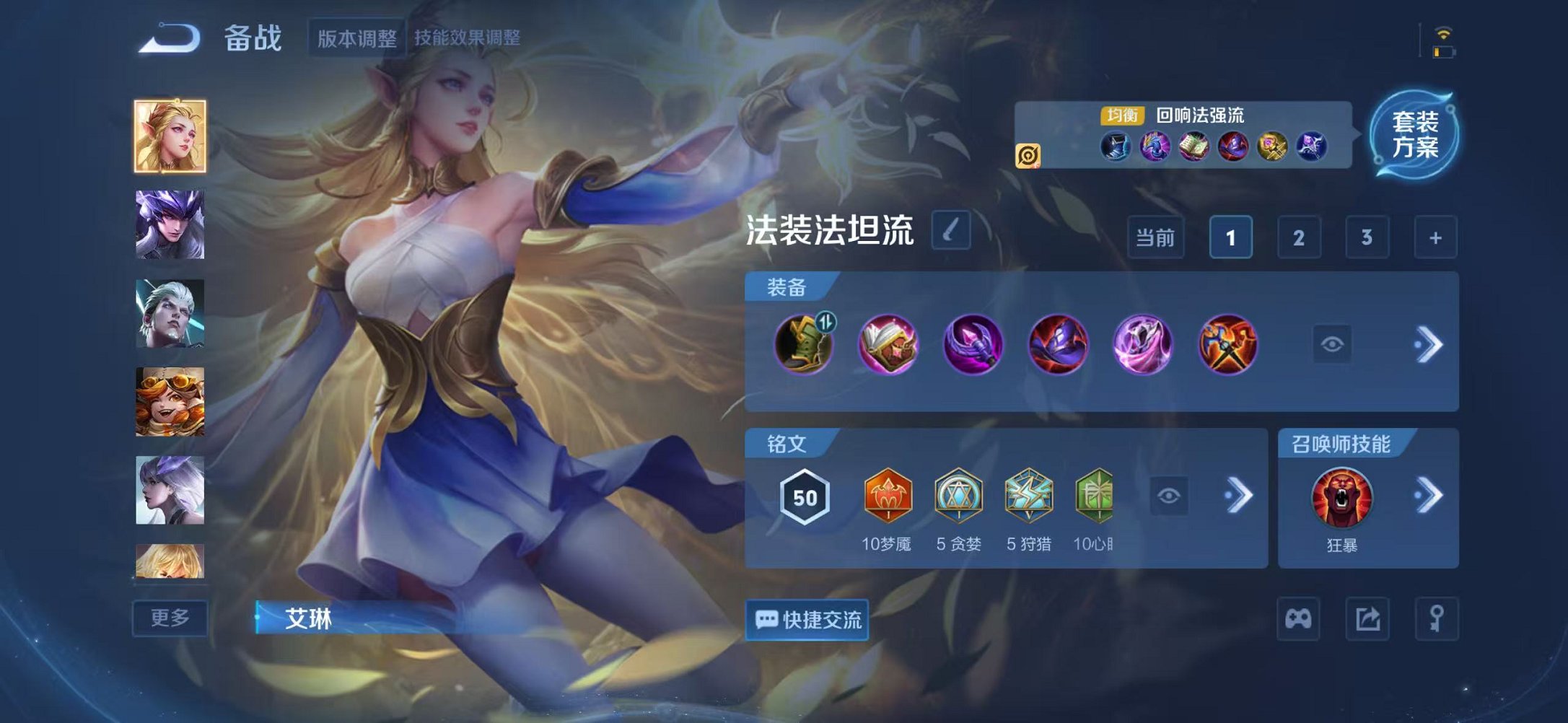Select the second hero portrait thumbnail
The height and width of the screenshot is (723, 1568).
pyautogui.click(x=168, y=225)
